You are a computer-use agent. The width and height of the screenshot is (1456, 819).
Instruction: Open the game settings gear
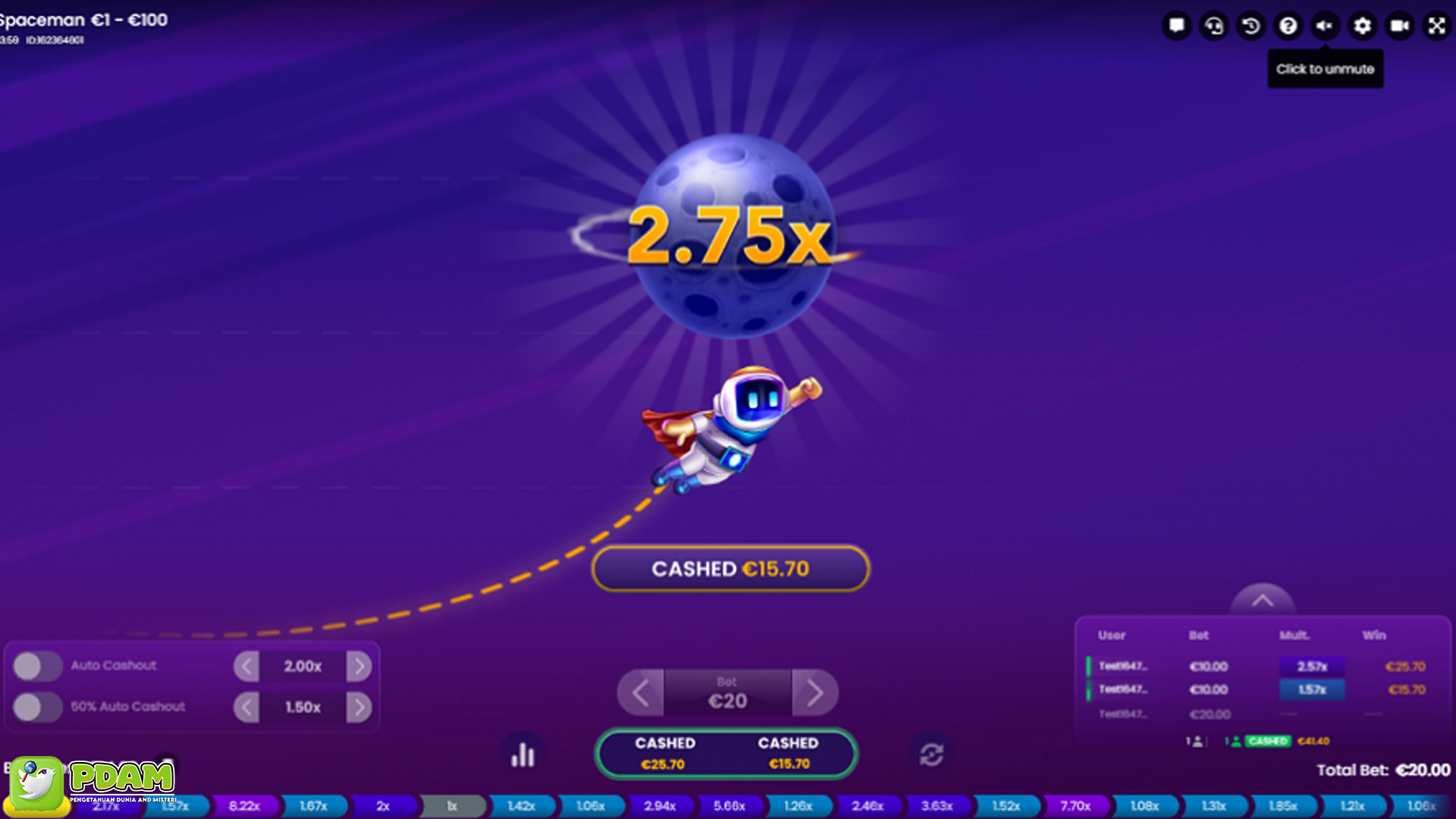1362,26
